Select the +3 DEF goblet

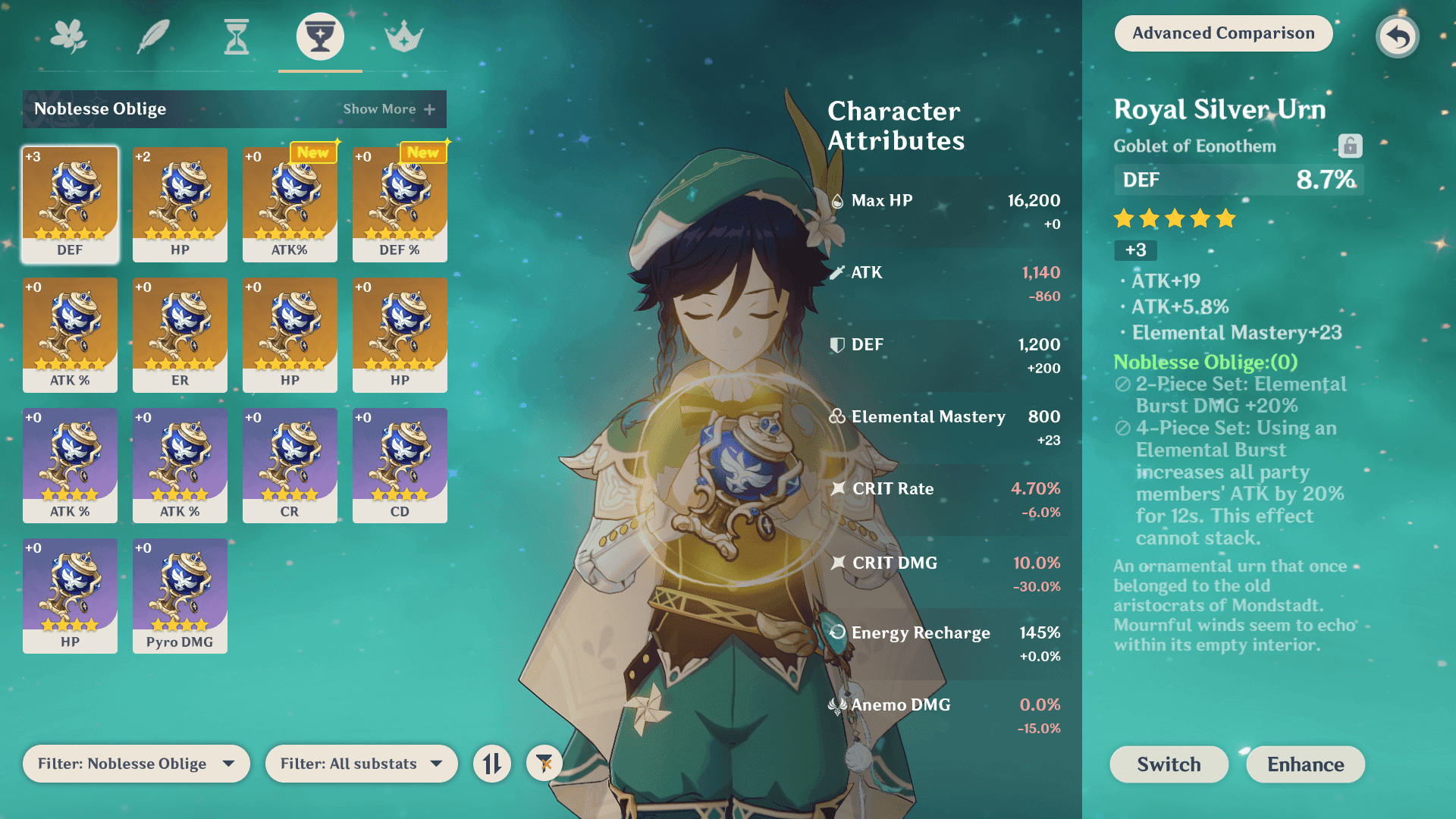click(70, 204)
